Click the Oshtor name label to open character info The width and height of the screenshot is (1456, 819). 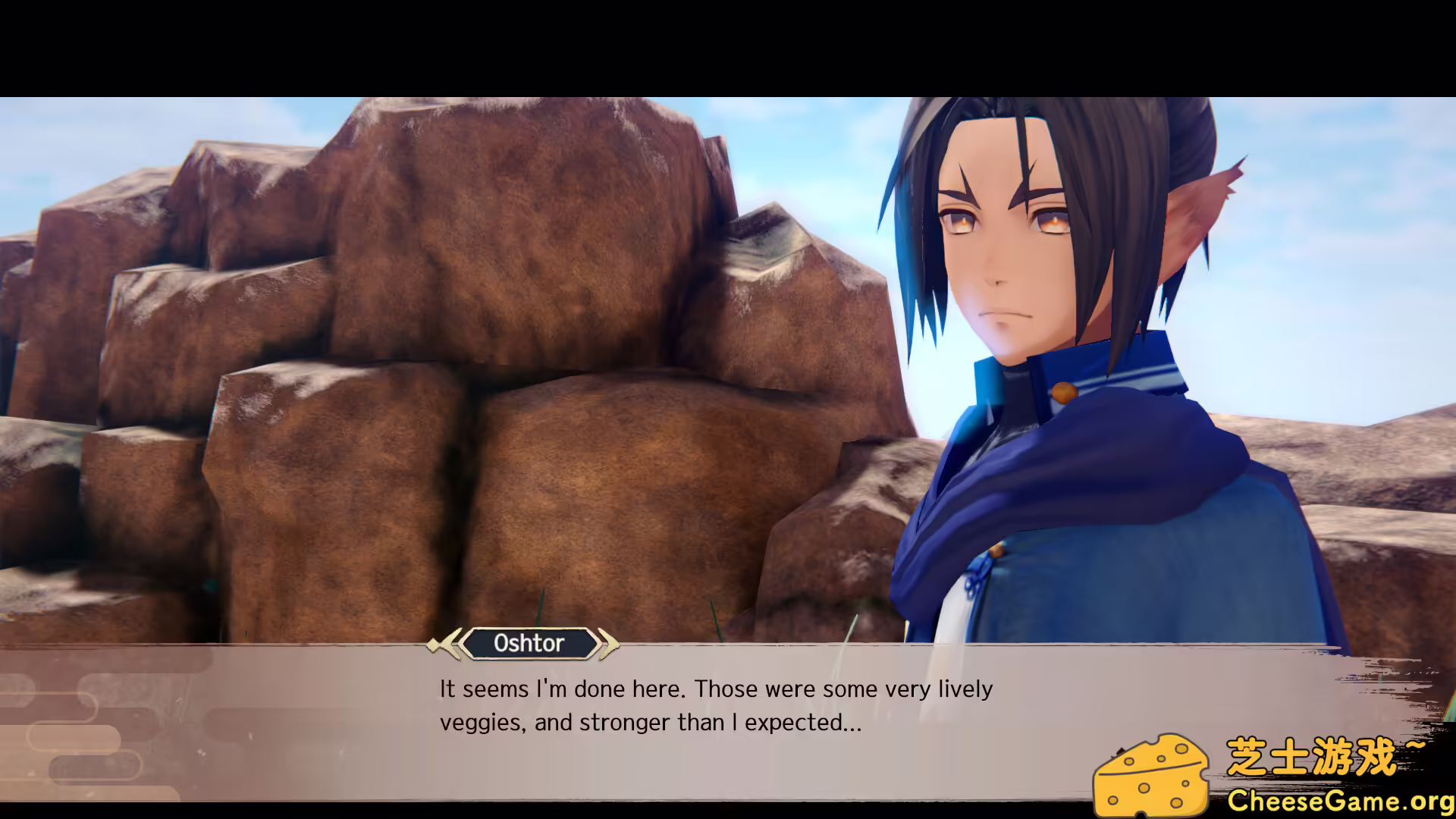[531, 644]
